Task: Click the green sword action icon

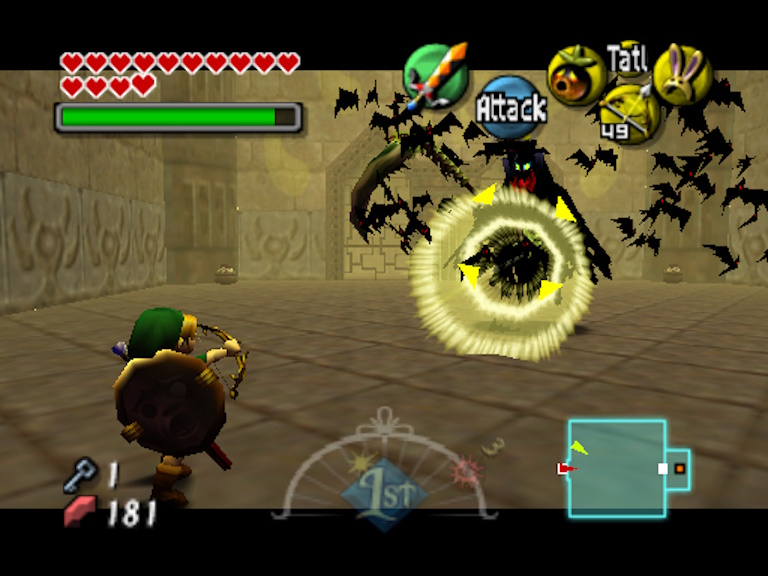Action: click(x=436, y=76)
